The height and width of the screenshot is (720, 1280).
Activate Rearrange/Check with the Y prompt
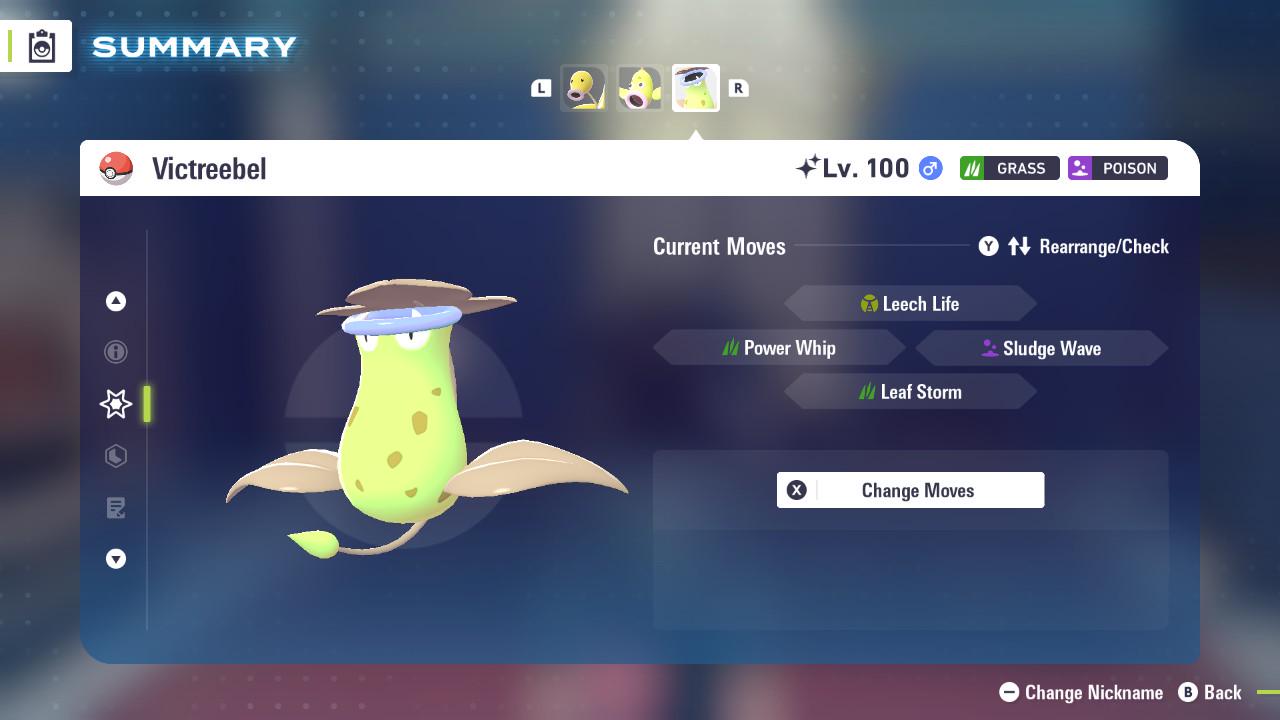[990, 246]
